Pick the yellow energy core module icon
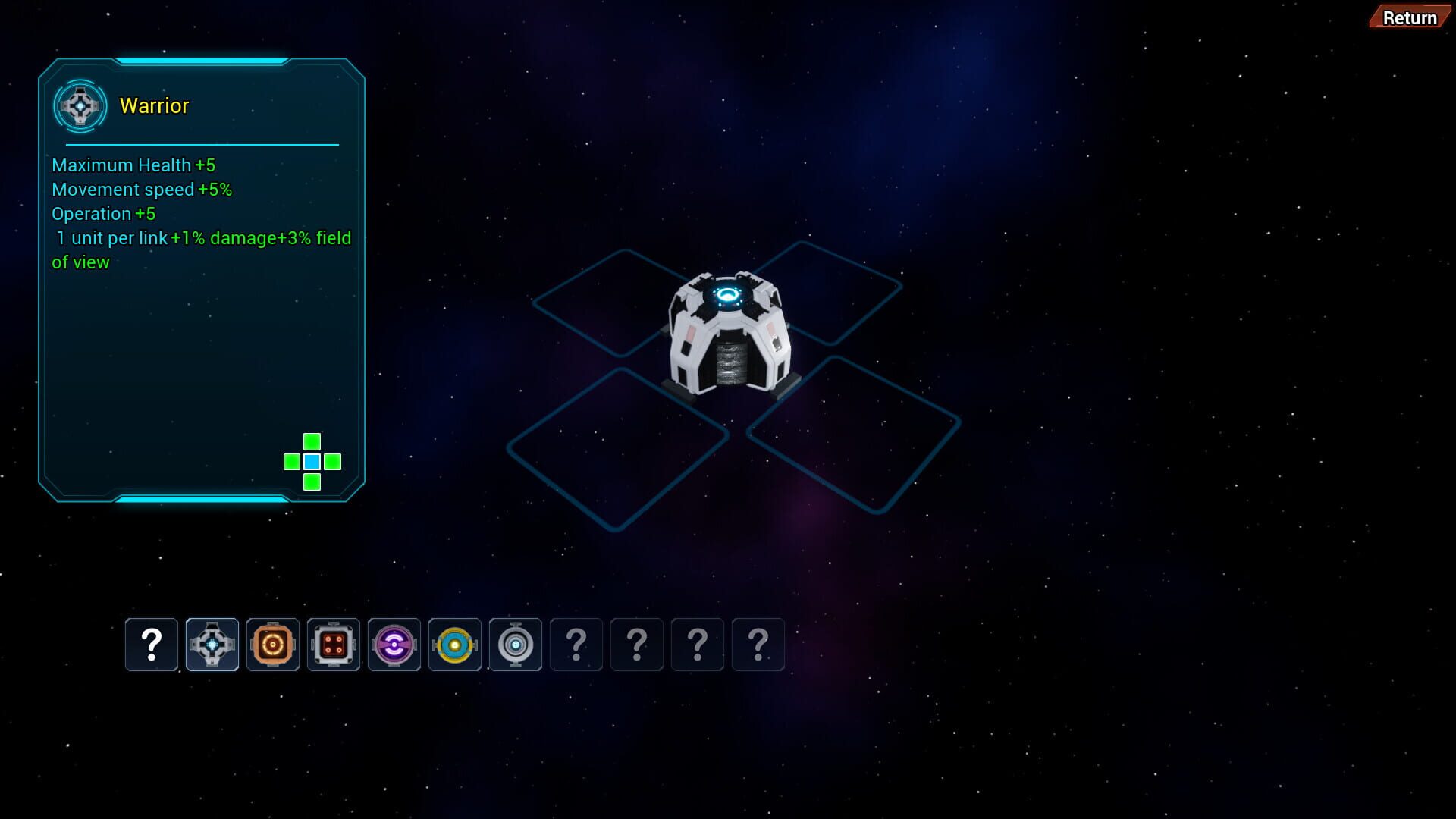Screen dimensions: 1456x819 pos(455,645)
